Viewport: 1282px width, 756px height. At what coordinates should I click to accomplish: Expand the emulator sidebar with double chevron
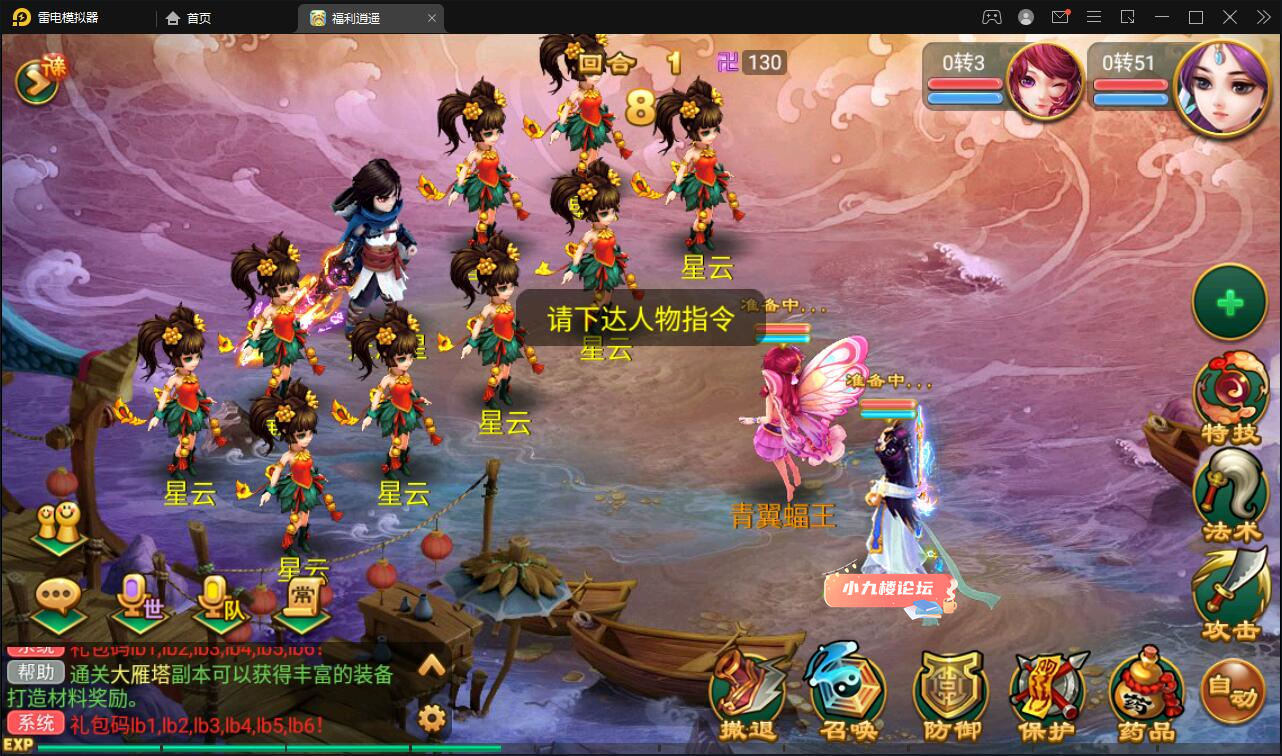click(1262, 17)
